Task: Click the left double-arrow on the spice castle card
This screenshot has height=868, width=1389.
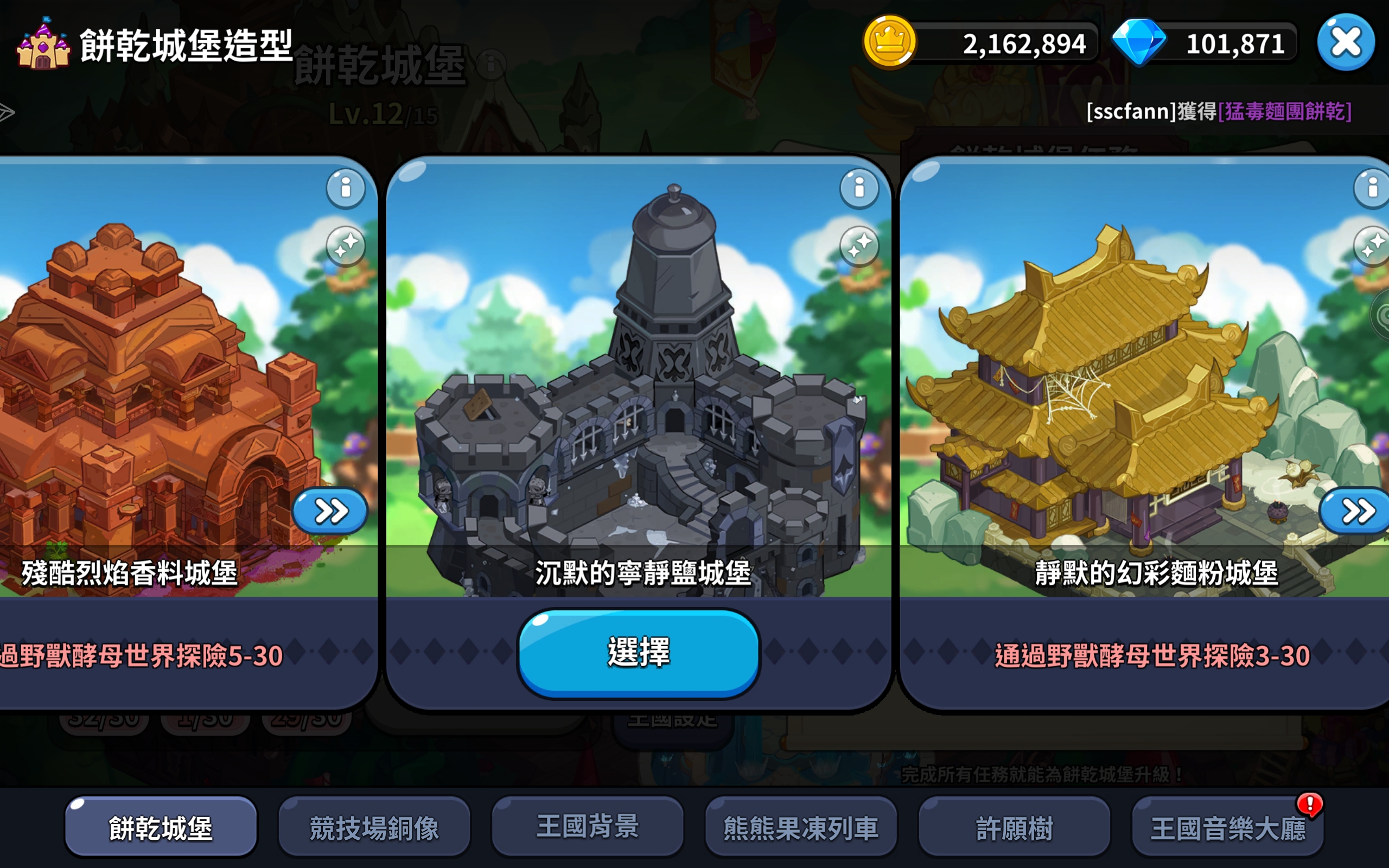Action: click(x=329, y=512)
